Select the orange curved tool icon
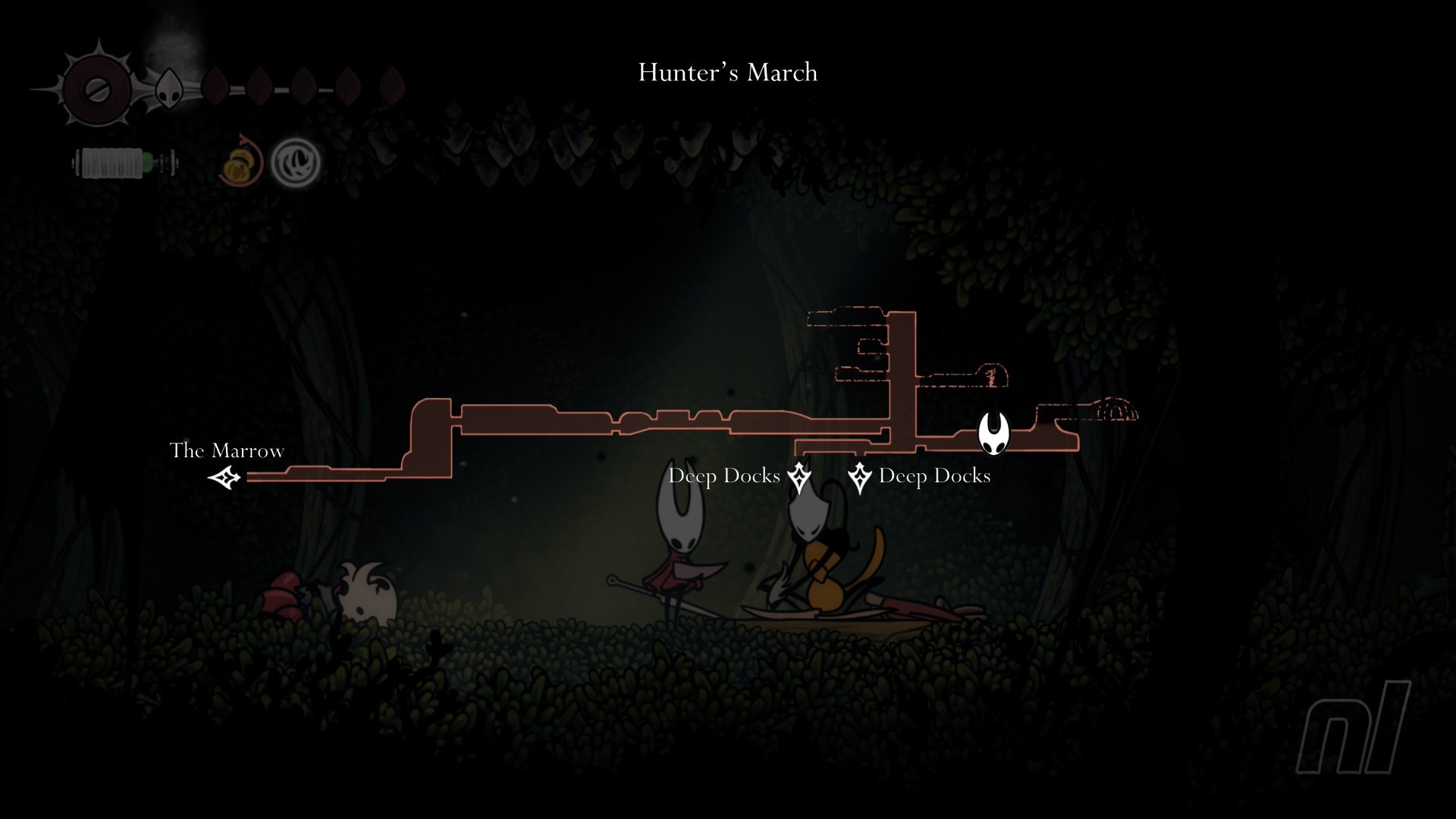Screen dimensions: 1456x819 point(241,162)
